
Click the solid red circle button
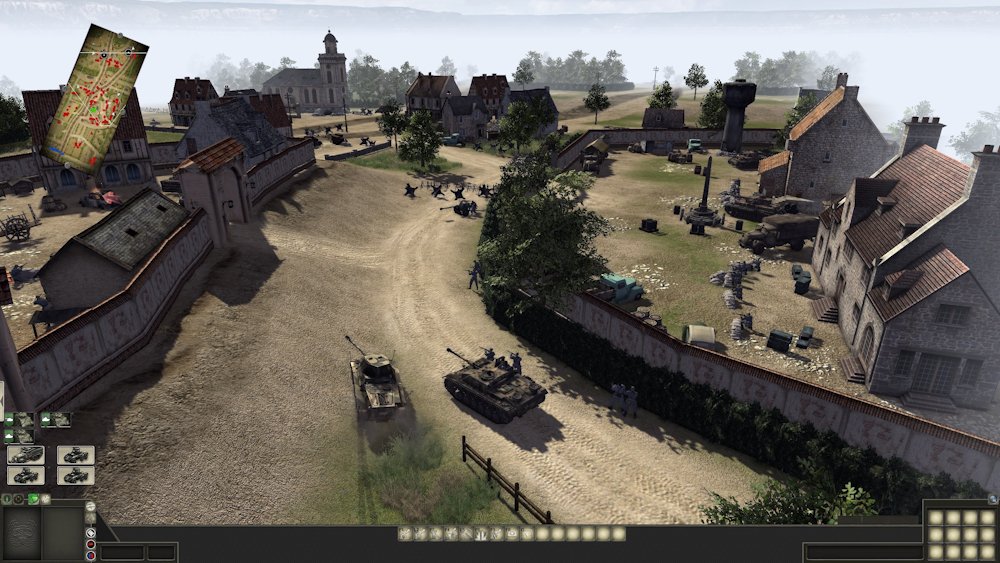91,543
